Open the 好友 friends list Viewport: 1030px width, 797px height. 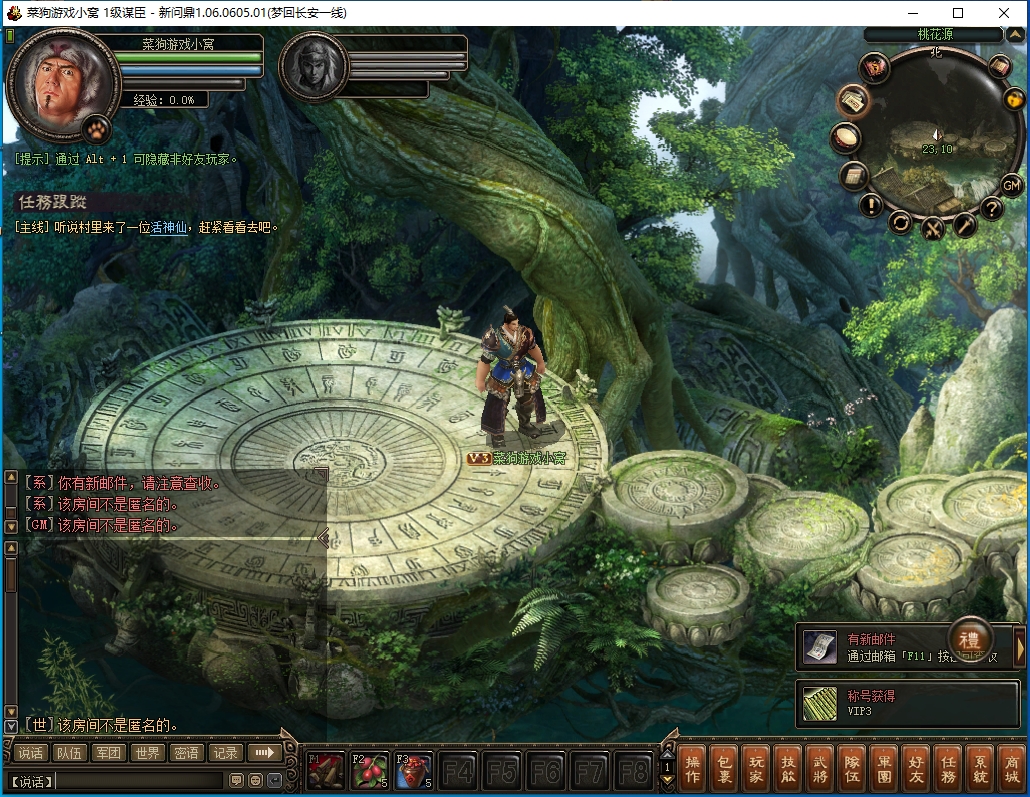coord(916,768)
